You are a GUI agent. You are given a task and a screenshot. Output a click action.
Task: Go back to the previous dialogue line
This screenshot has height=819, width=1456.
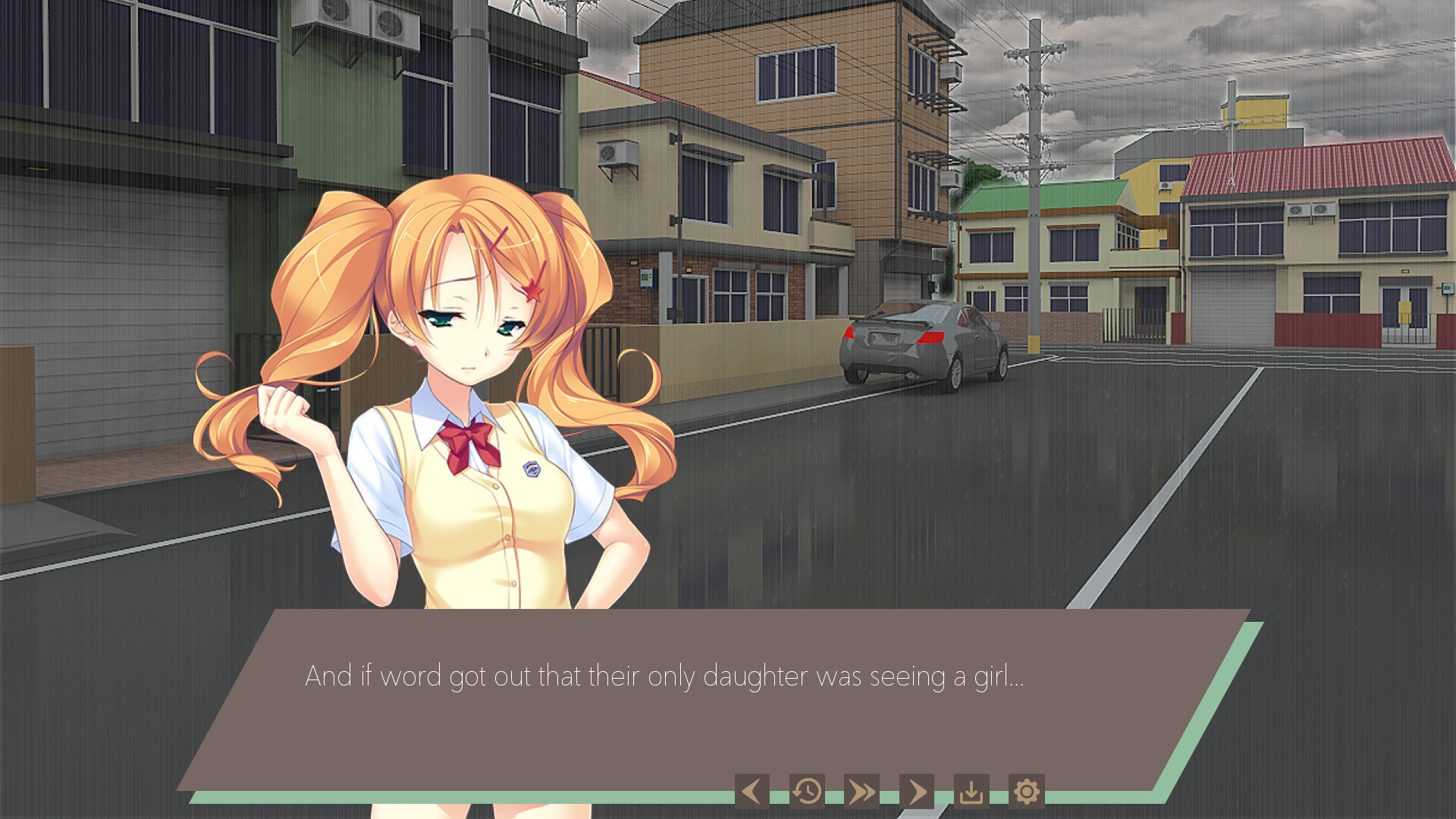pyautogui.click(x=752, y=792)
